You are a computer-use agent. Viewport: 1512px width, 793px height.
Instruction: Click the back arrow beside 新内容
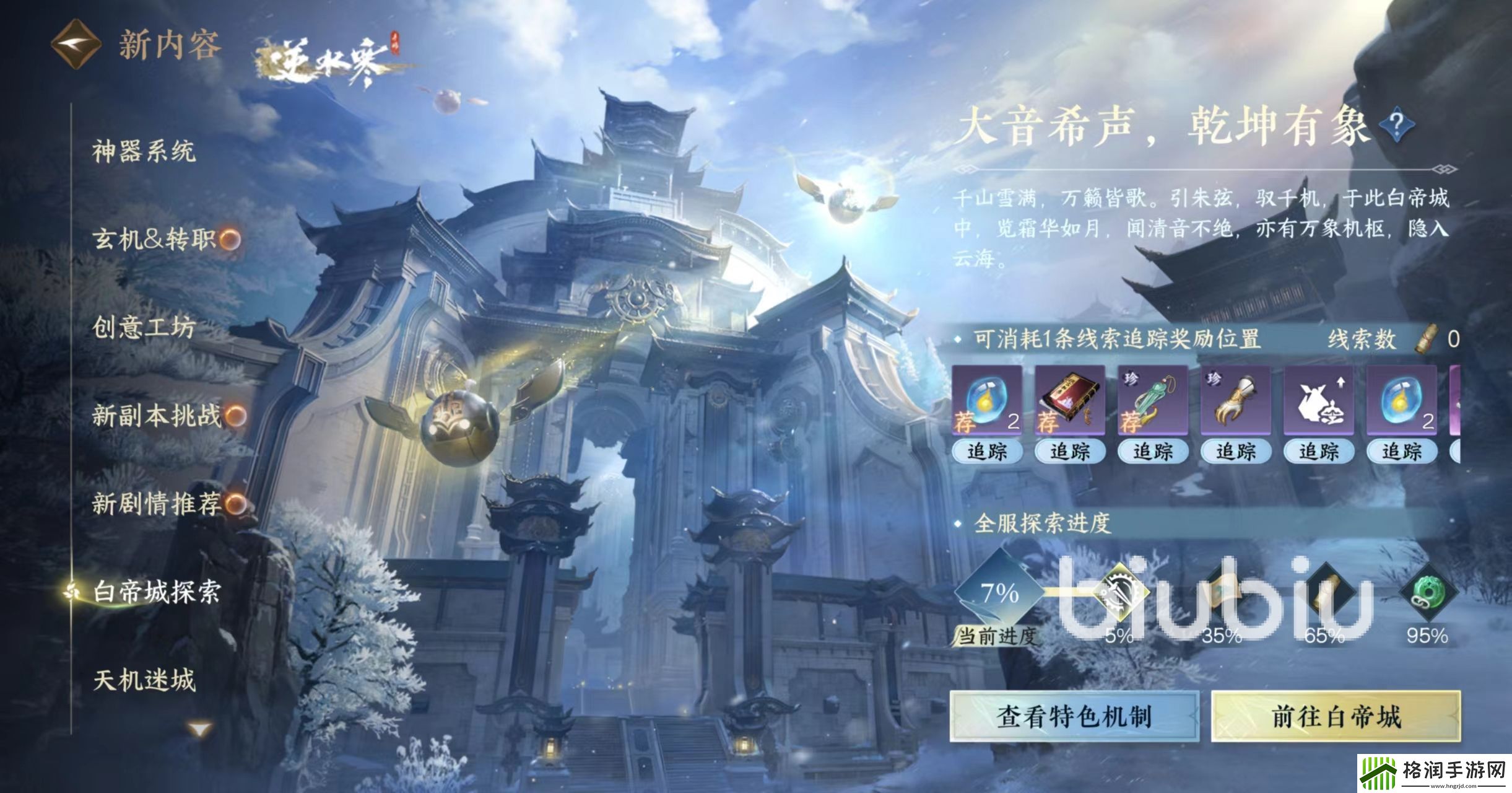pyautogui.click(x=76, y=45)
